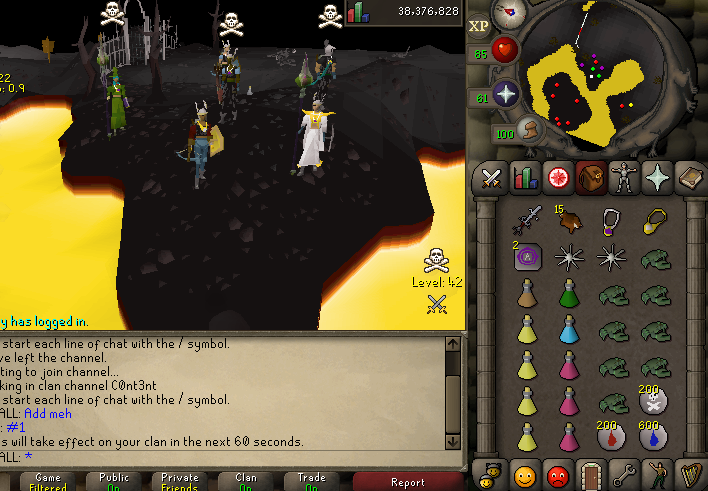Activate quick prayers orb
The height and width of the screenshot is (491, 708).
(x=506, y=95)
